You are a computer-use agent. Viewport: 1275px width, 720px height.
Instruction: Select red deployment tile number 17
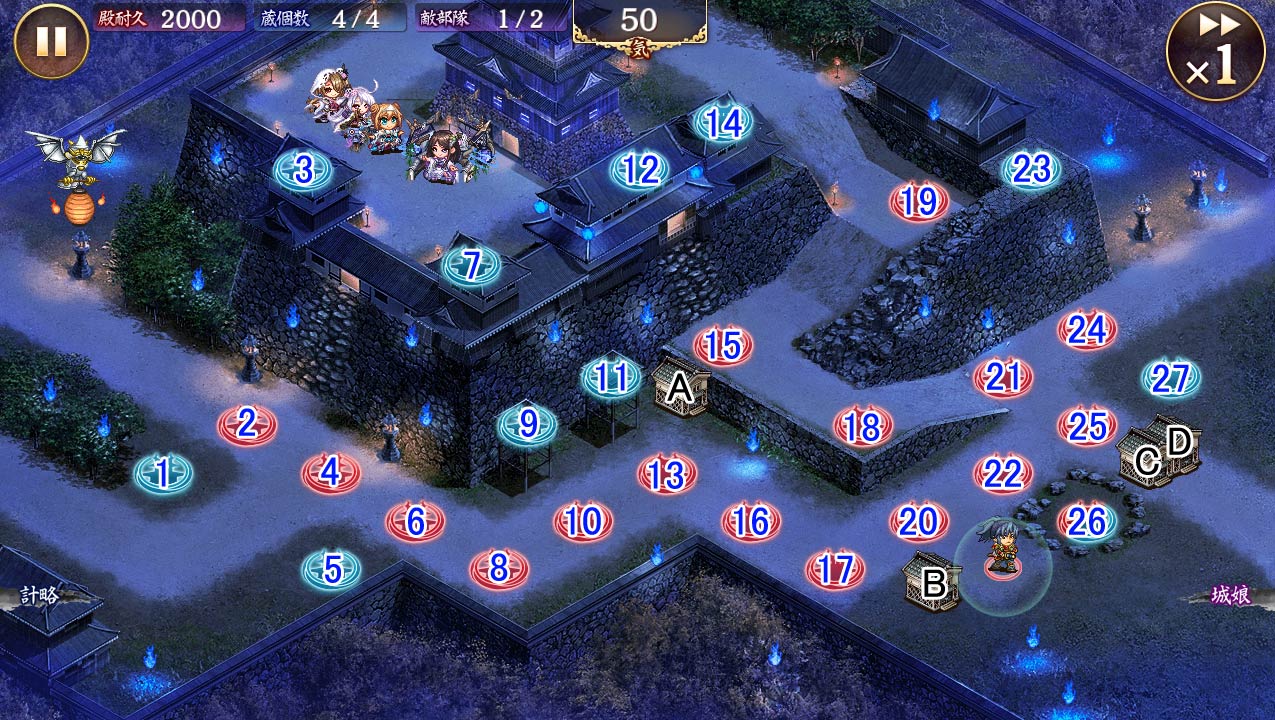tap(834, 570)
